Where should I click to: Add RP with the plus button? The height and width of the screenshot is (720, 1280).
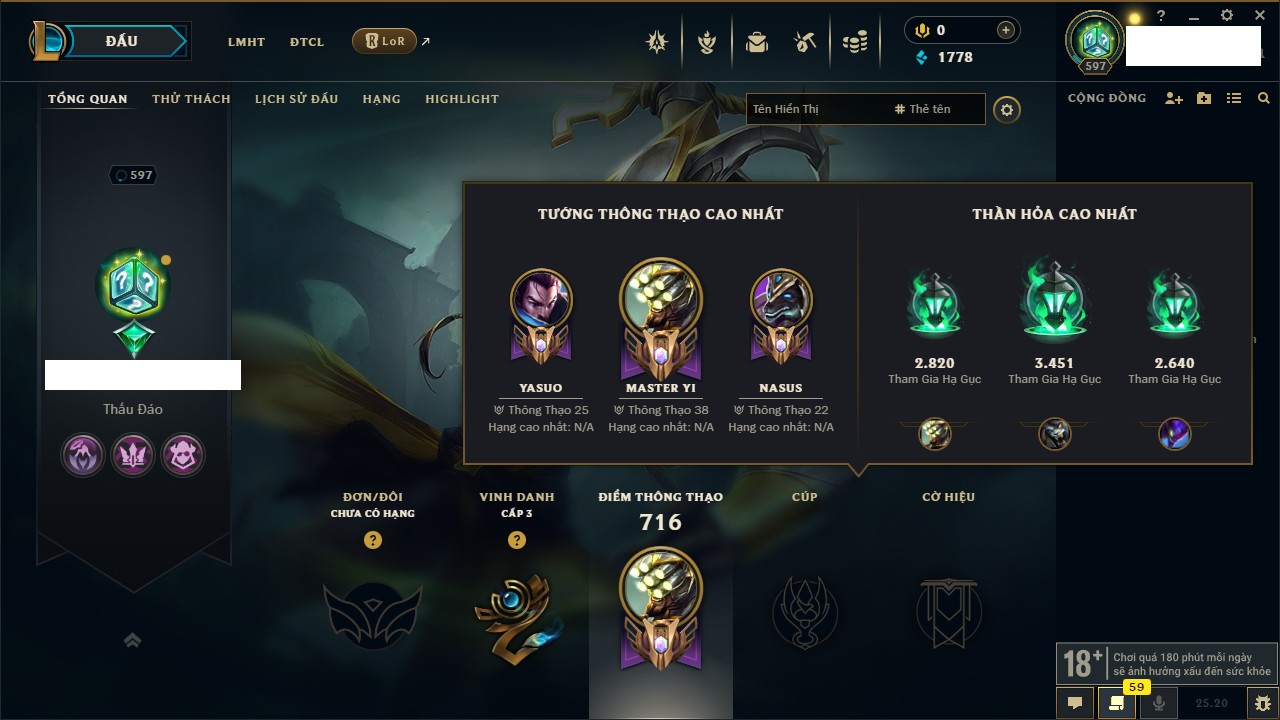pos(1006,30)
